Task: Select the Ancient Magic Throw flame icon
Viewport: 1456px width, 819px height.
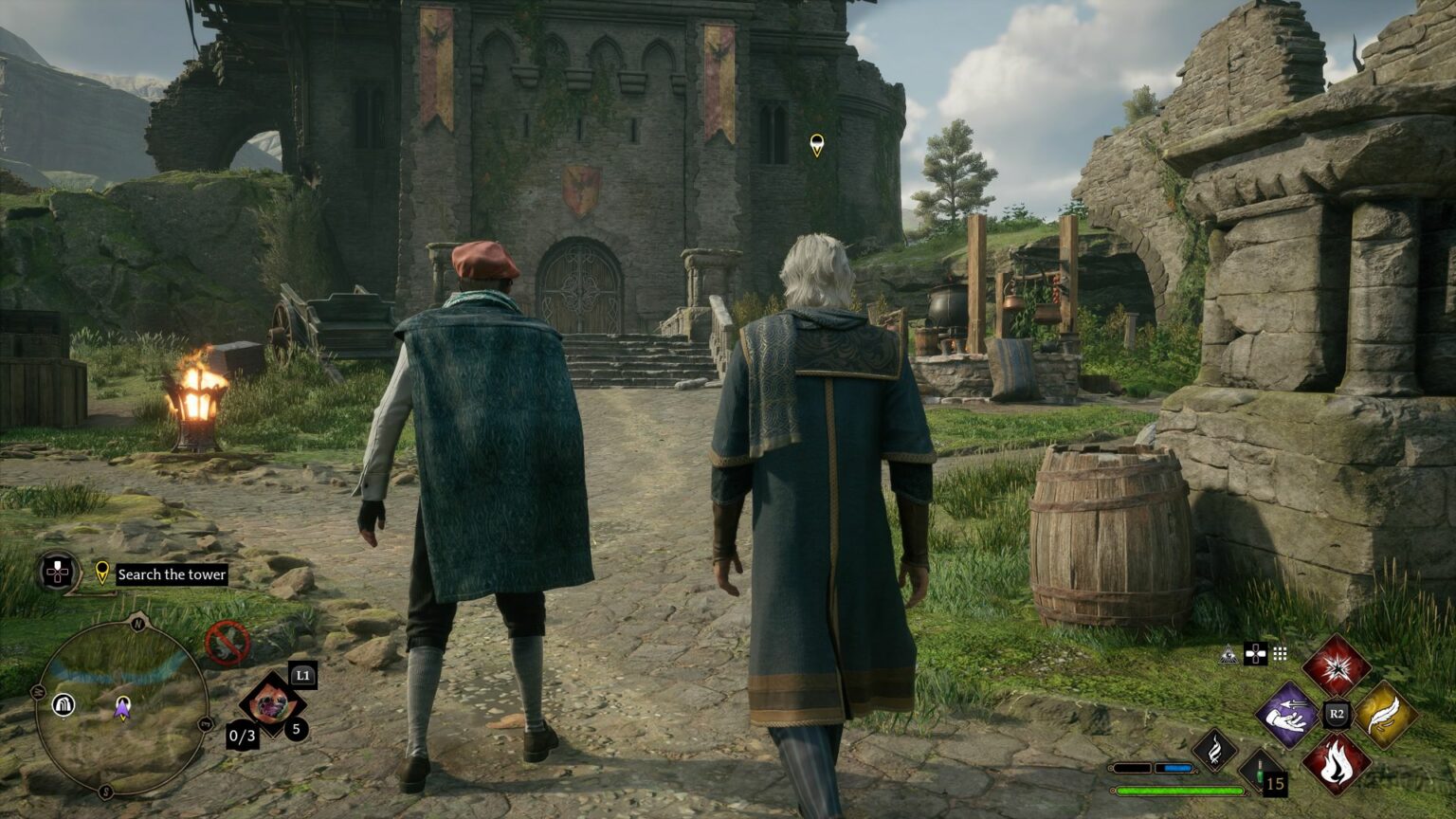Action: 1212,751
